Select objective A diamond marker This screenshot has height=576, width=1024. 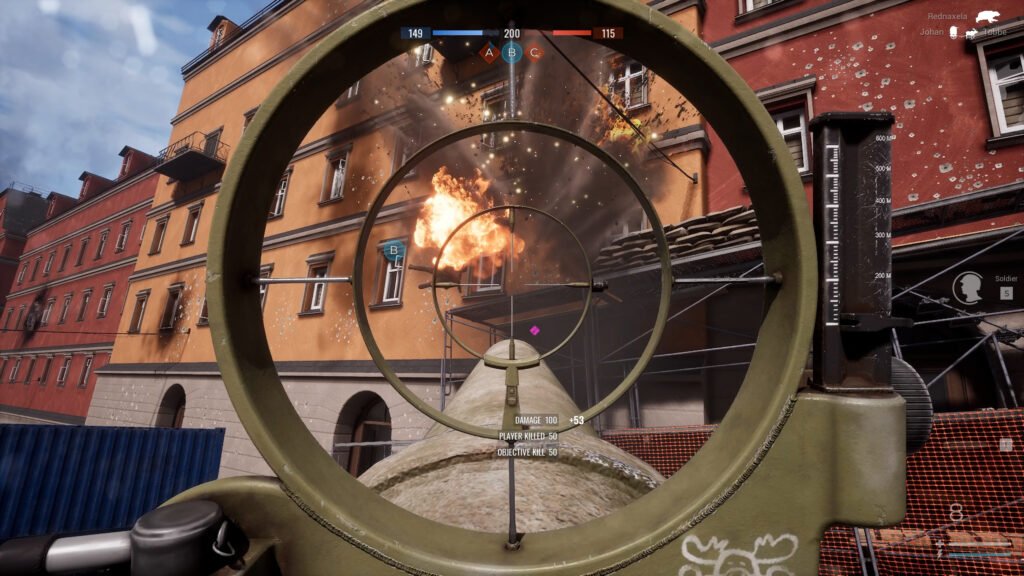coord(489,52)
